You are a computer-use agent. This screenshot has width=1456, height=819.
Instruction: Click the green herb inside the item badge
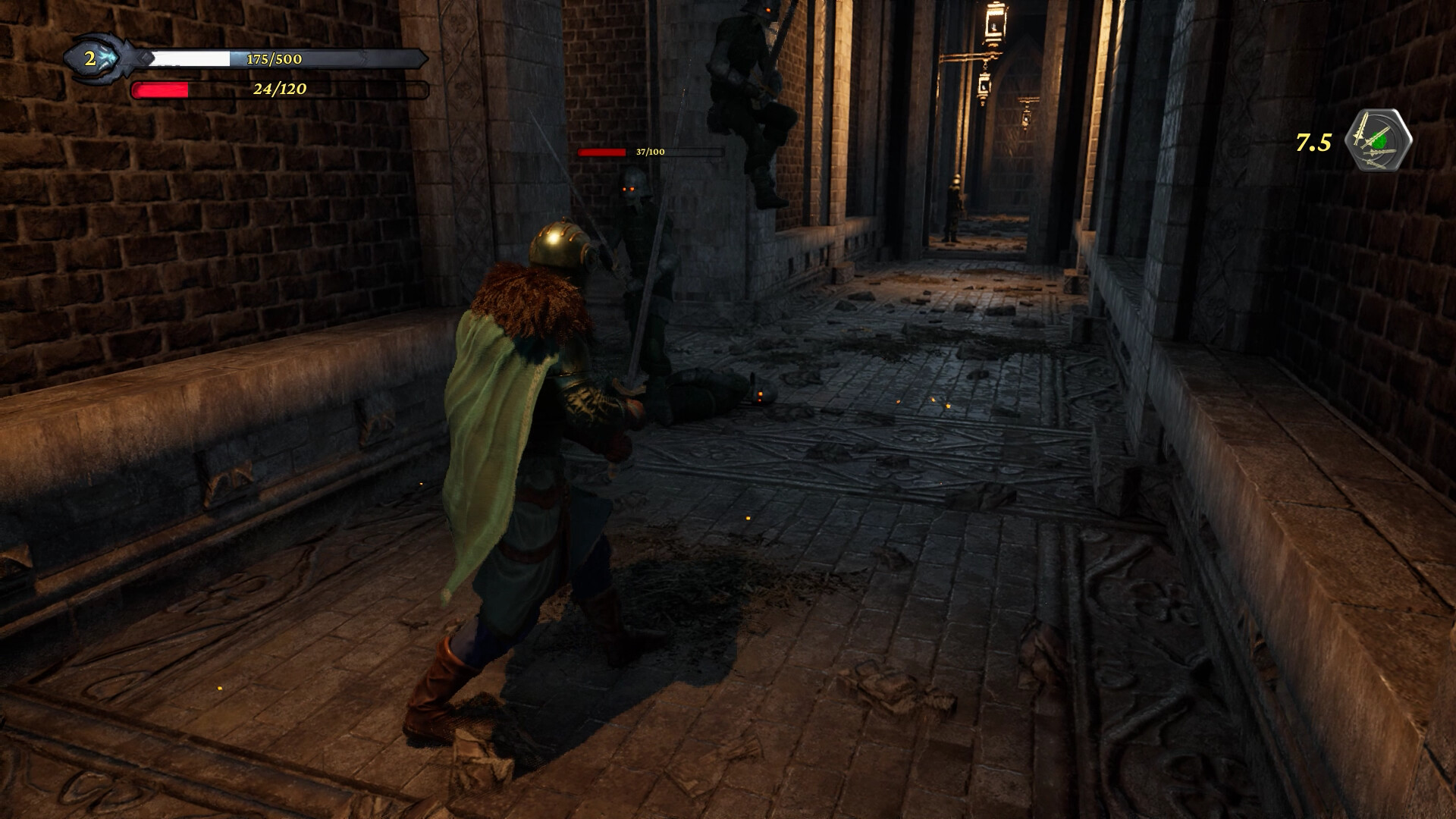pyautogui.click(x=1378, y=140)
